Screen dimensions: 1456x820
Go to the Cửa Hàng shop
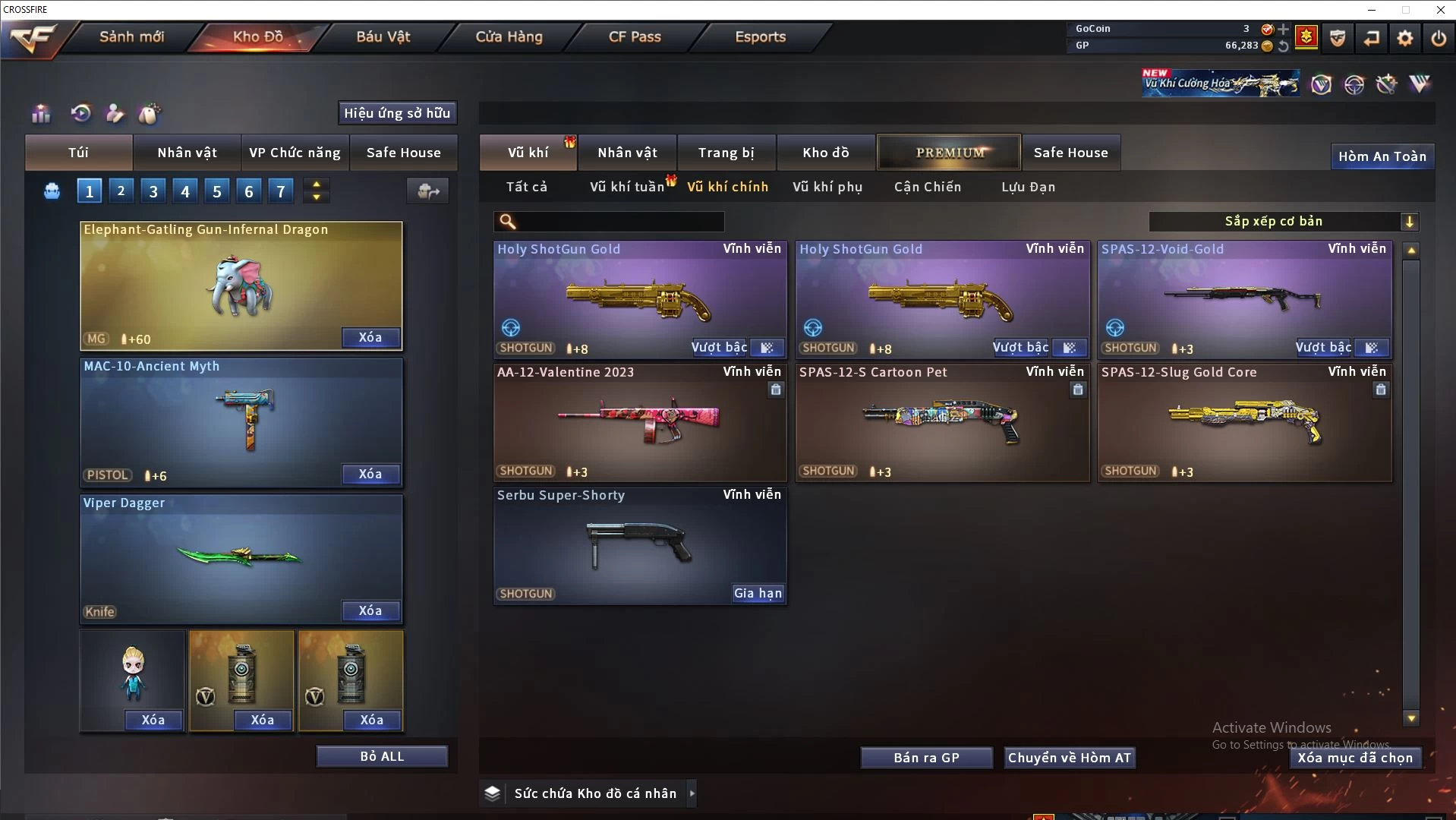pos(509,36)
